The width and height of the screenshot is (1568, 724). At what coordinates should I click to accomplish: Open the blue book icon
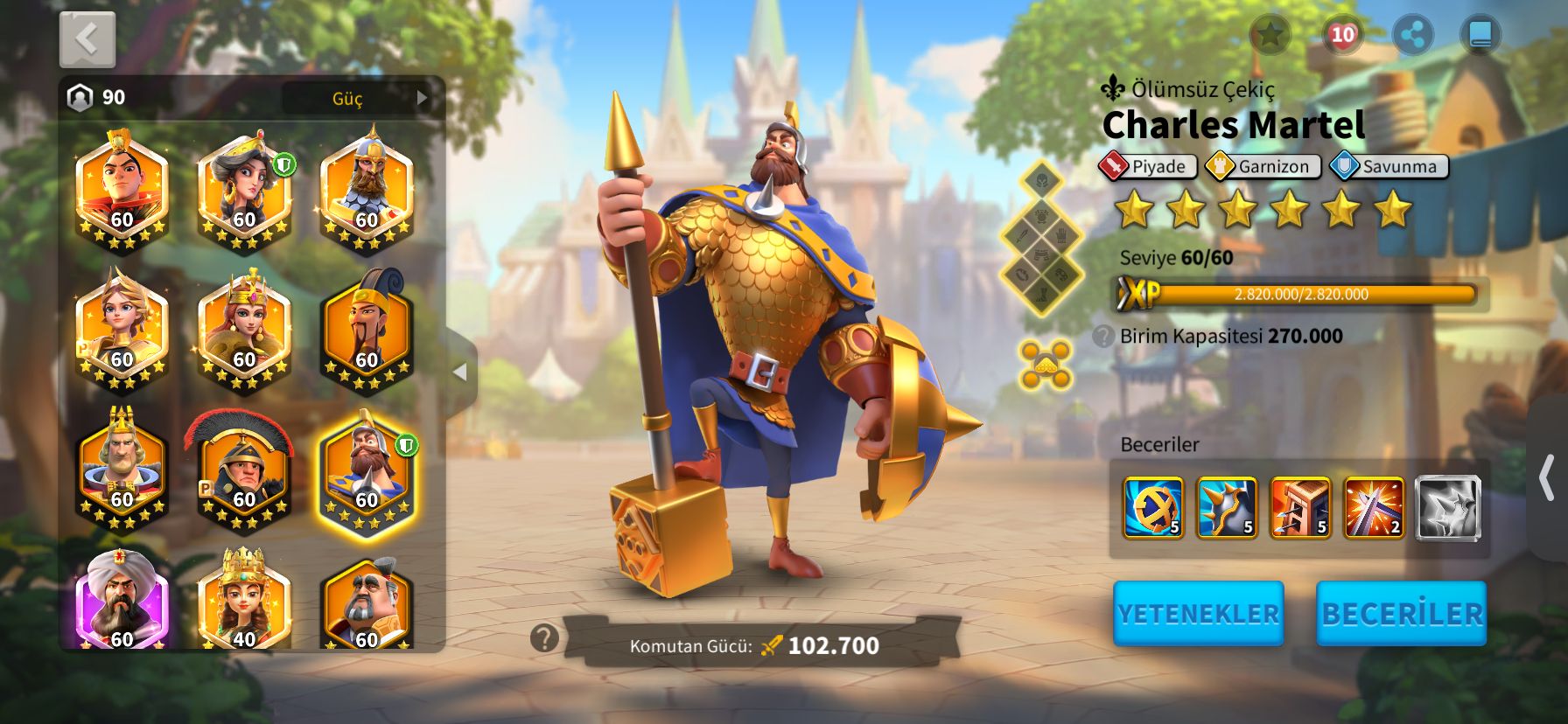[1480, 36]
